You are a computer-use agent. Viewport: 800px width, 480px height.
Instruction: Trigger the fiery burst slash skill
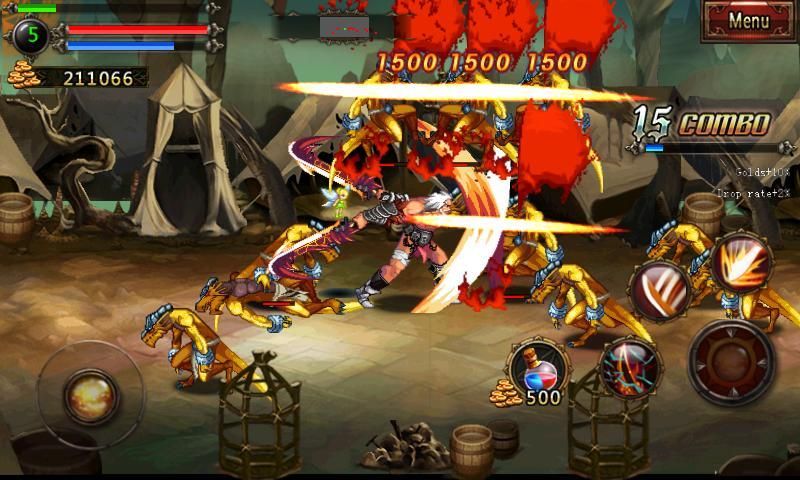coord(742,262)
